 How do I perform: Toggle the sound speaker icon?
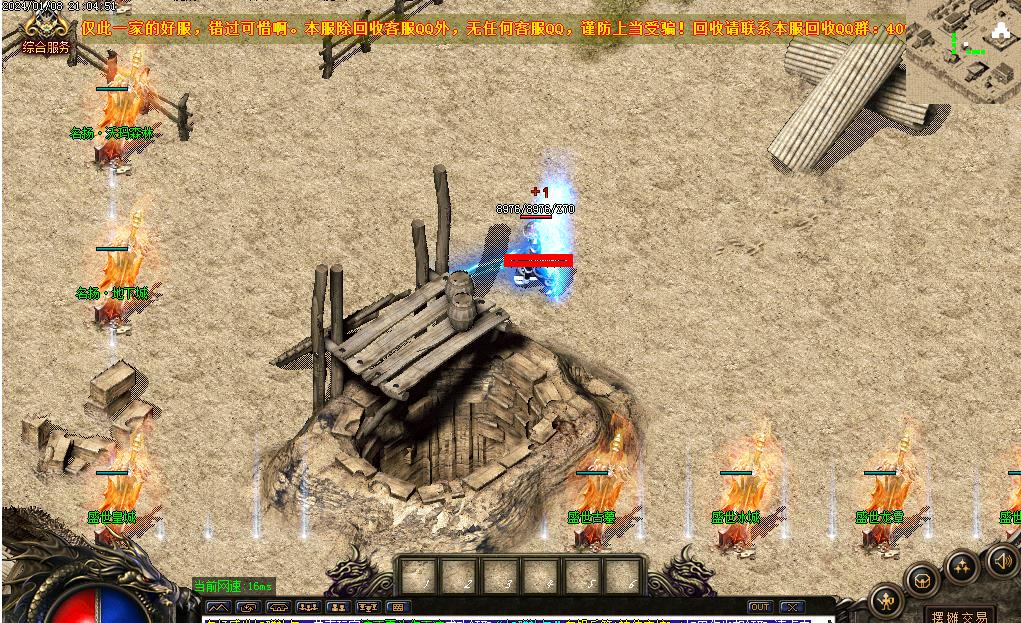tap(1001, 561)
